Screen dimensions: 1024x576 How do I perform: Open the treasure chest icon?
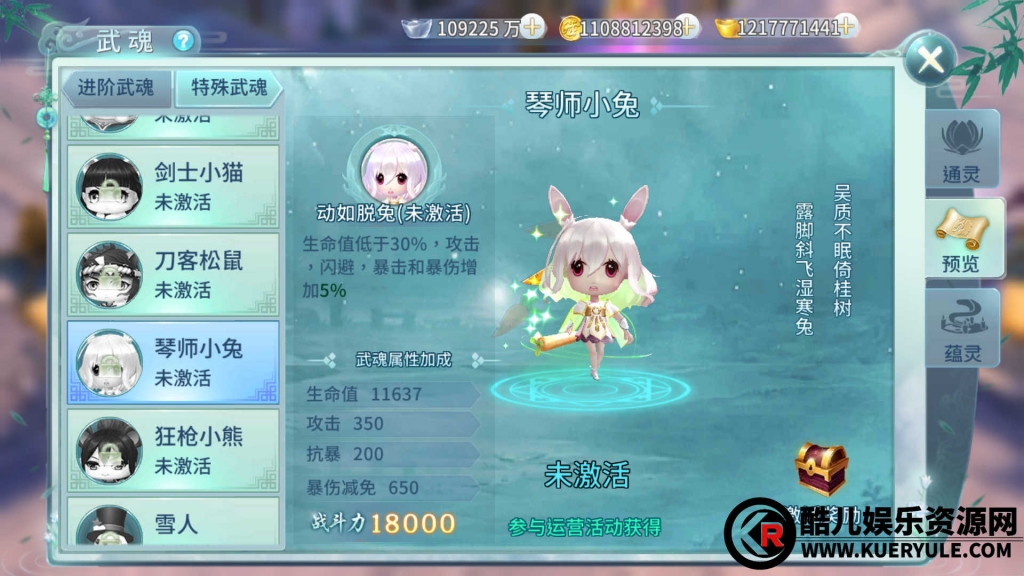821,467
